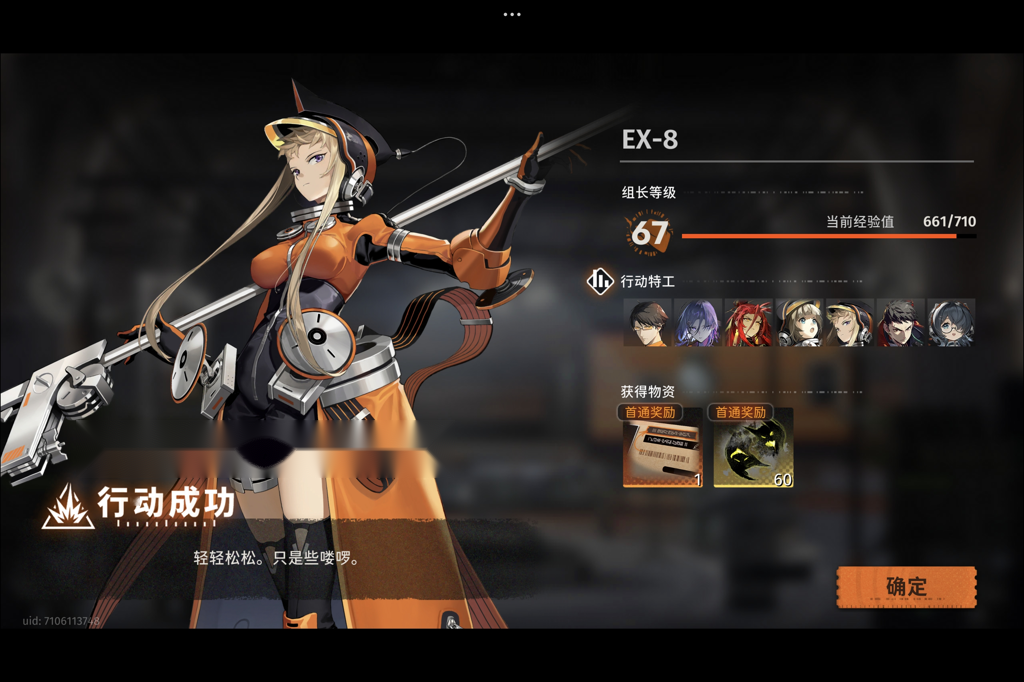Pick the brown-haired agent portrait with orange glasses

click(x=648, y=323)
